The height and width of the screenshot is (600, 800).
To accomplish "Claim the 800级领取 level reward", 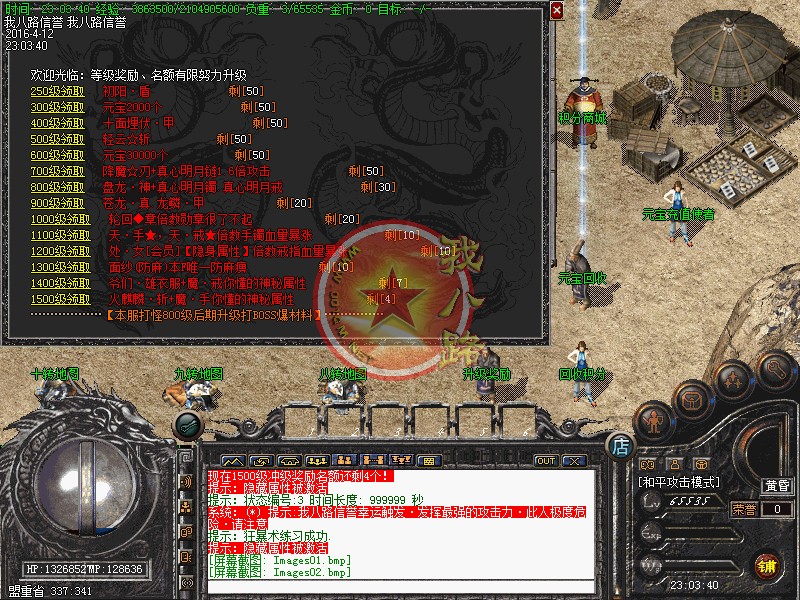I will coord(58,187).
